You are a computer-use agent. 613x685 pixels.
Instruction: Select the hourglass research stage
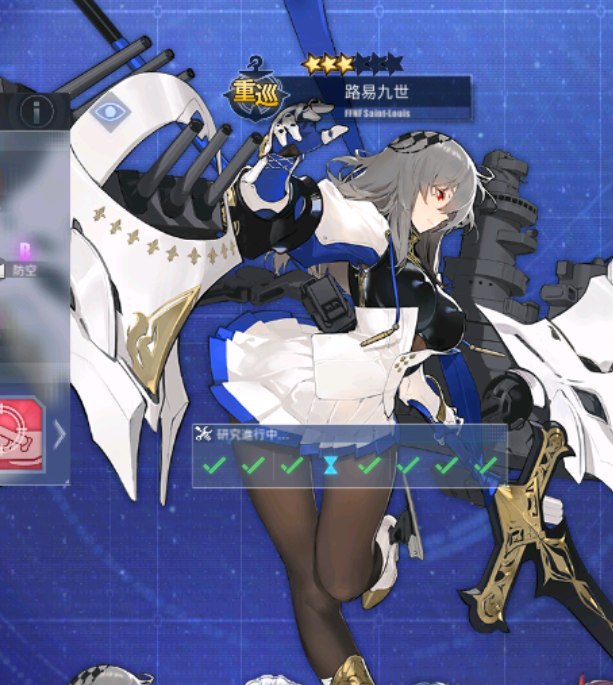click(330, 466)
